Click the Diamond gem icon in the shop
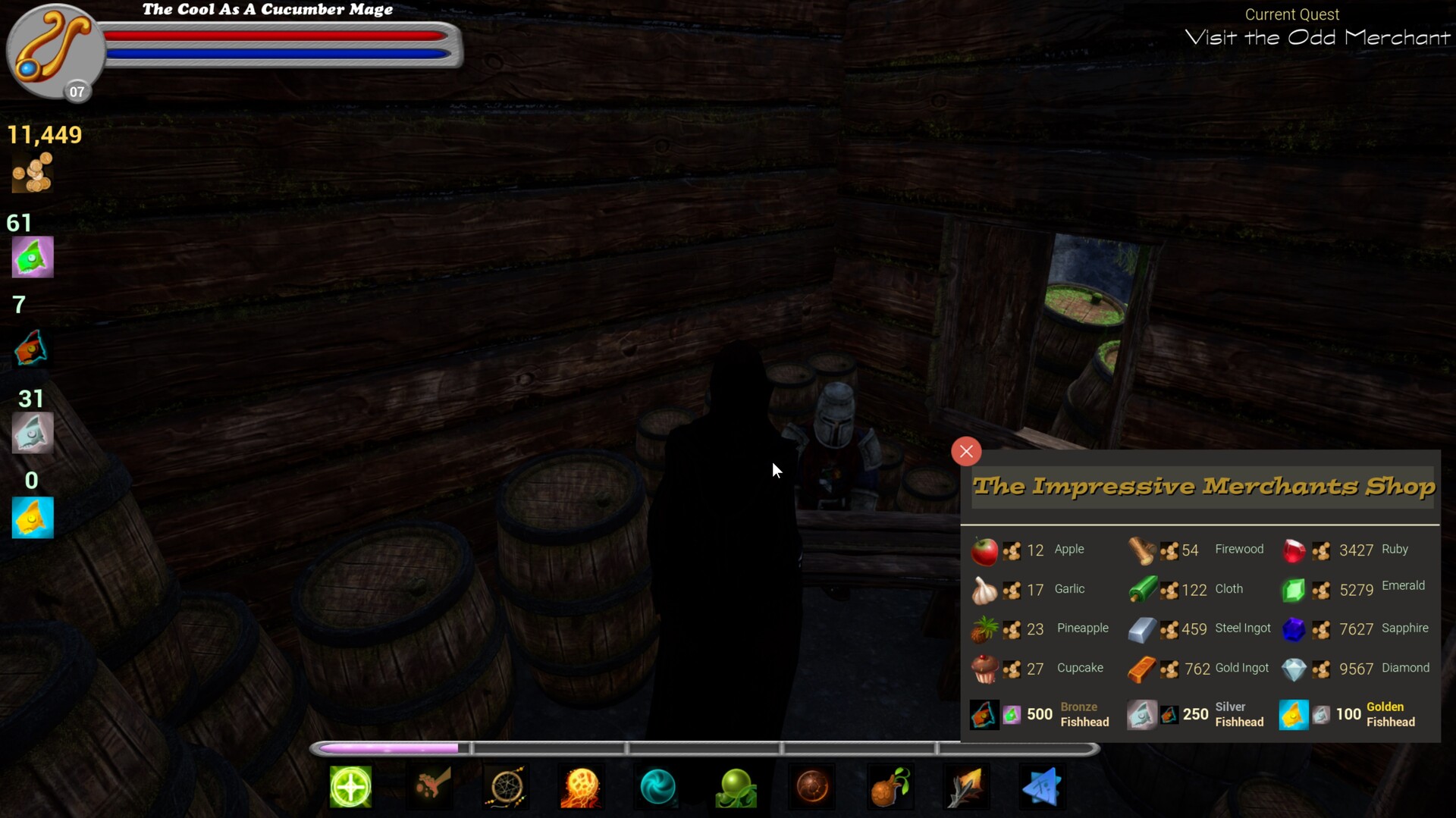The width and height of the screenshot is (1456, 818). [x=1295, y=669]
